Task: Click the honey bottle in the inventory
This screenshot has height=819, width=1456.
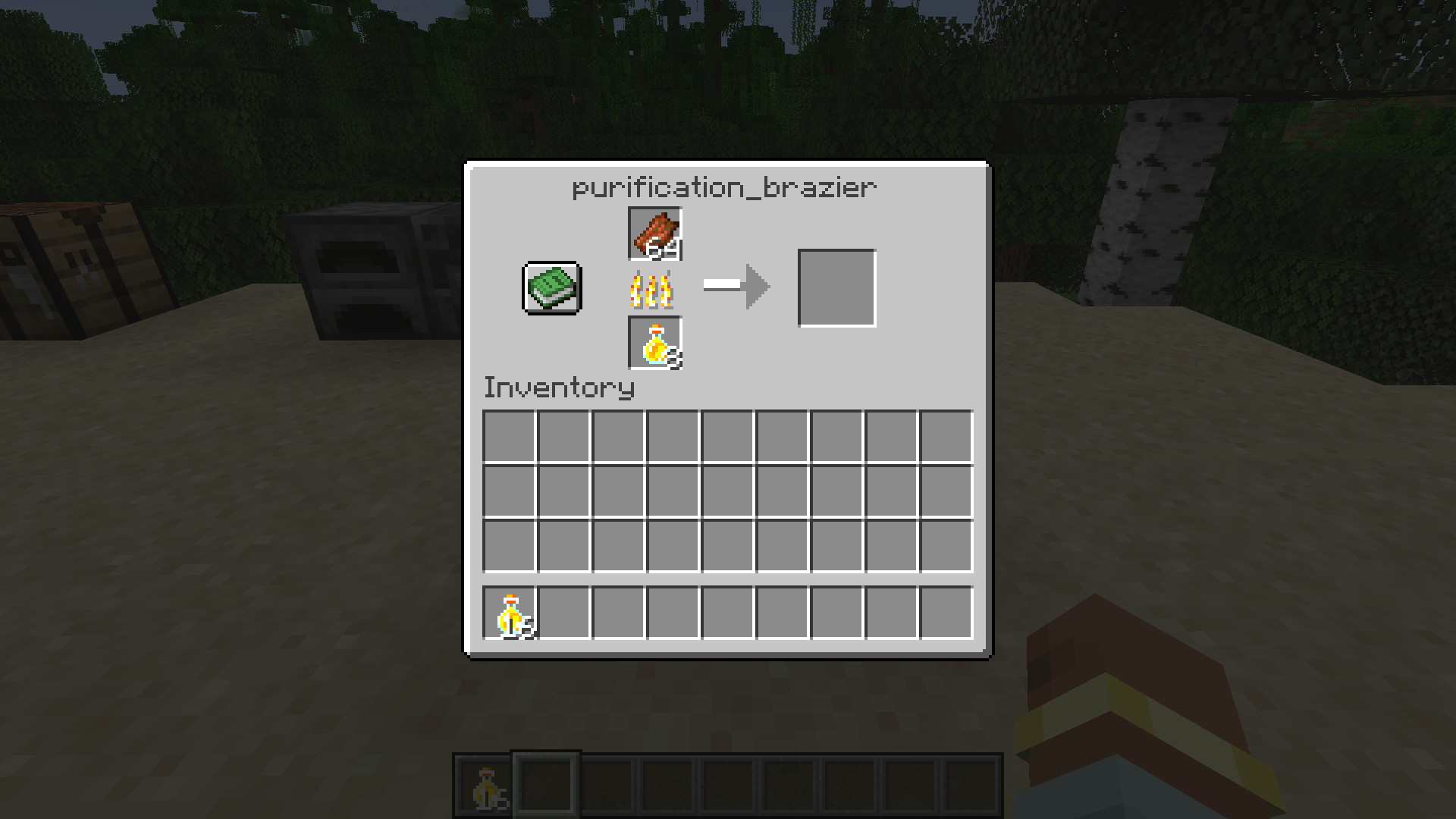Action: 510,614
